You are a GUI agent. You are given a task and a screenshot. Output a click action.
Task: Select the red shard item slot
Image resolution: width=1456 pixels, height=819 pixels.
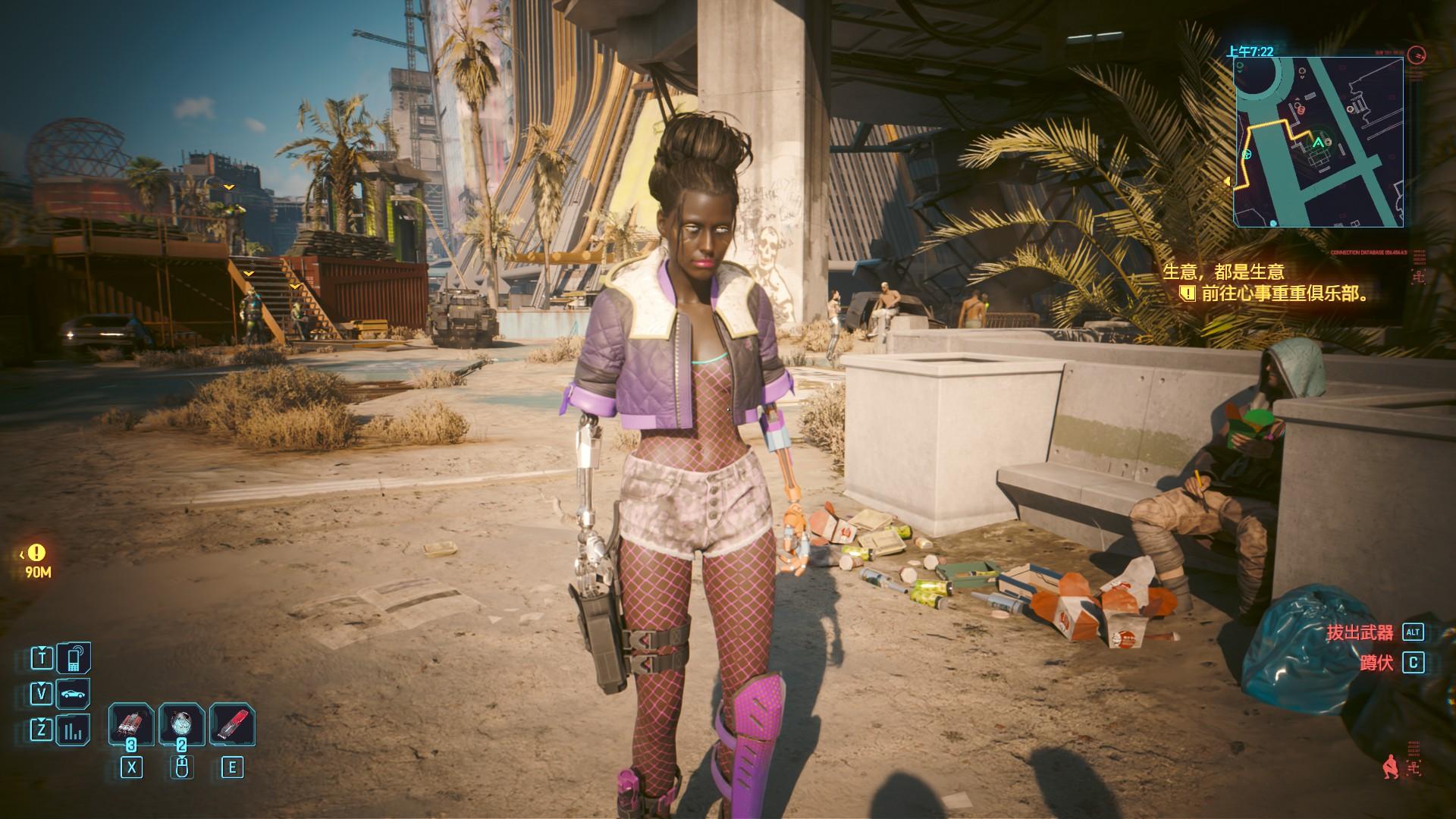[x=231, y=726]
